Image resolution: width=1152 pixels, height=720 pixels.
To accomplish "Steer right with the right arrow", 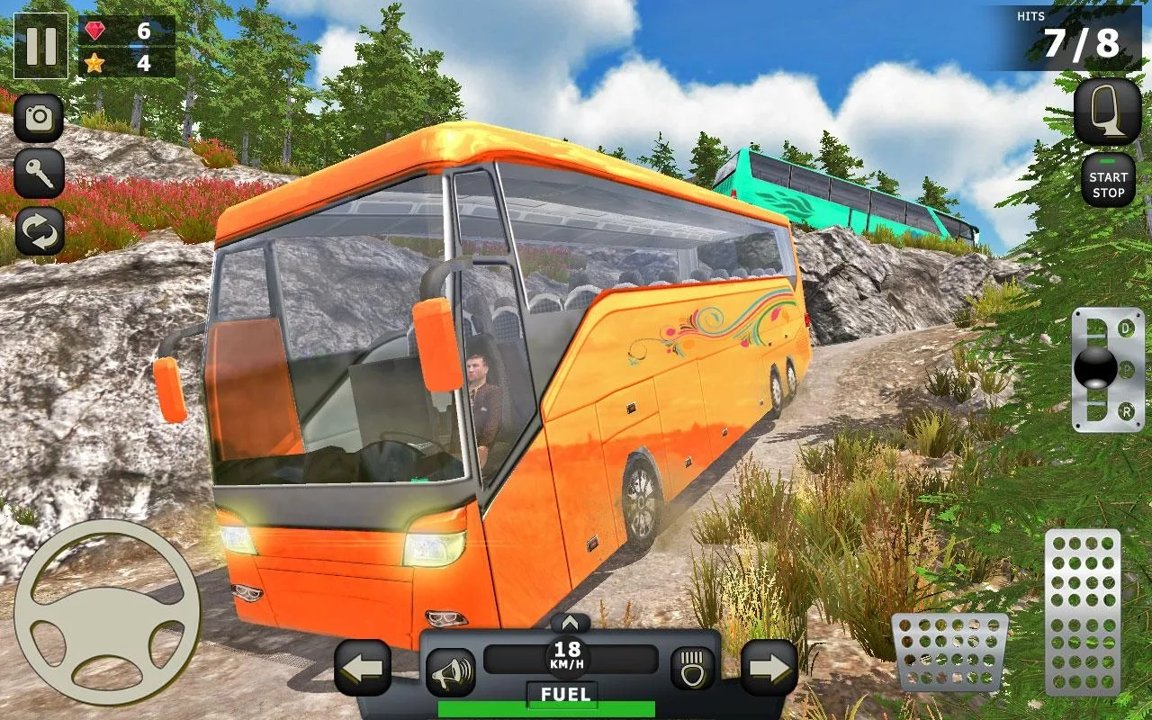I will point(769,668).
